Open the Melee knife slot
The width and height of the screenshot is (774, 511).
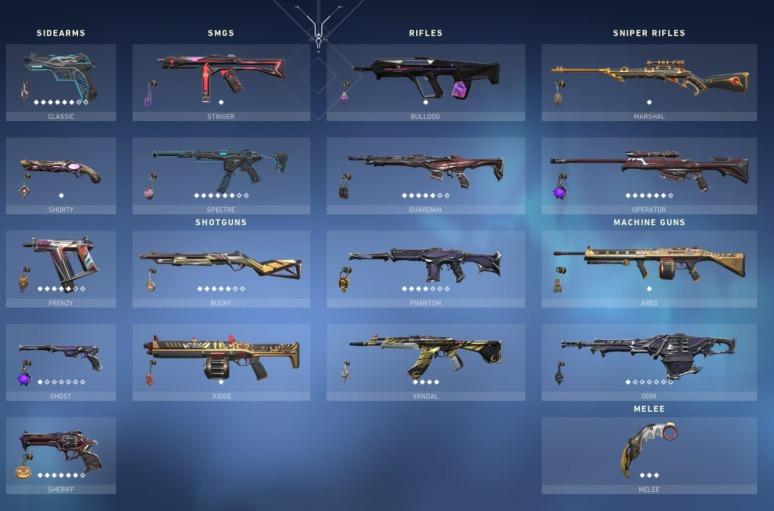649,454
